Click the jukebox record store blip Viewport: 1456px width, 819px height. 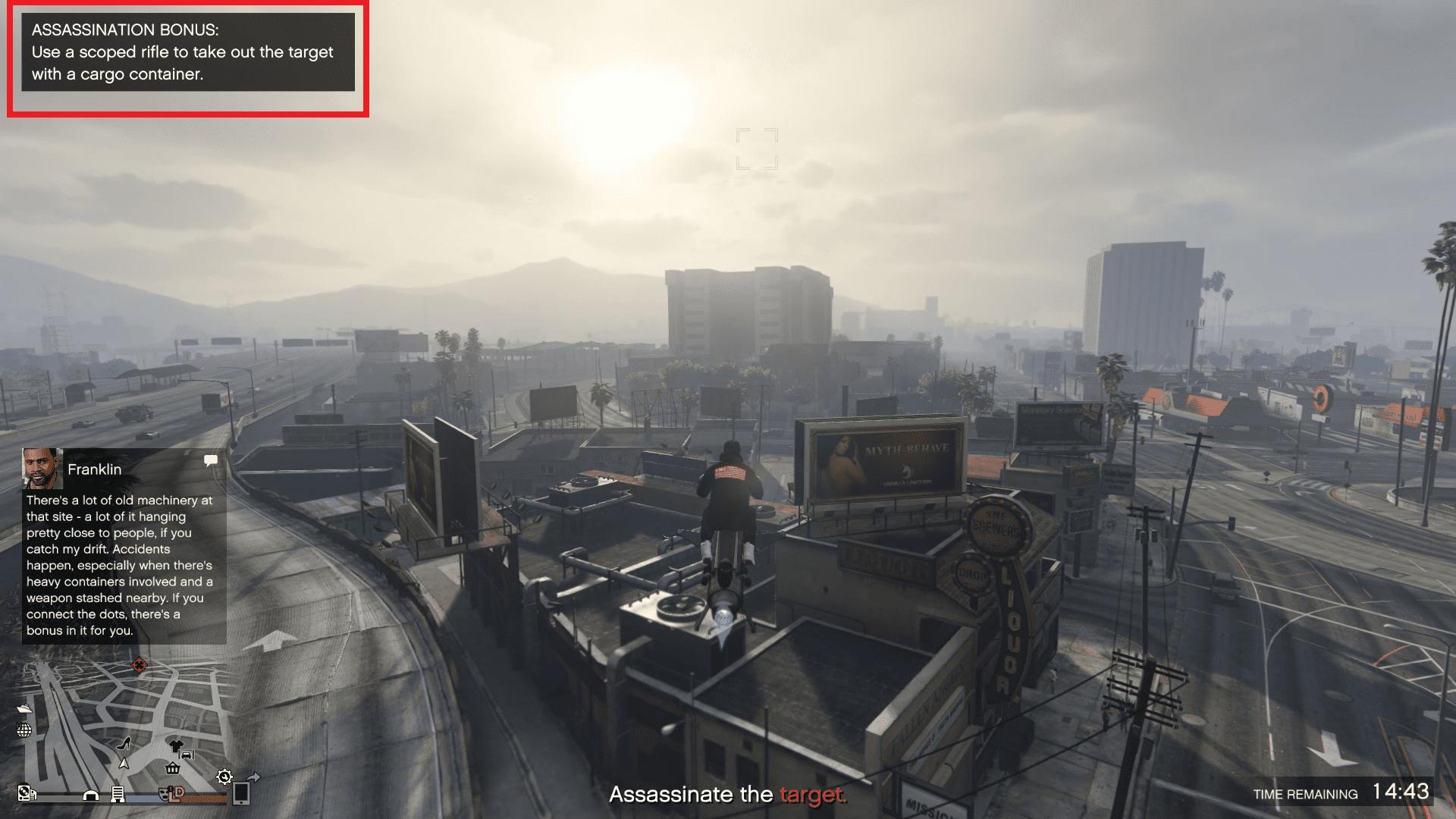click(25, 793)
